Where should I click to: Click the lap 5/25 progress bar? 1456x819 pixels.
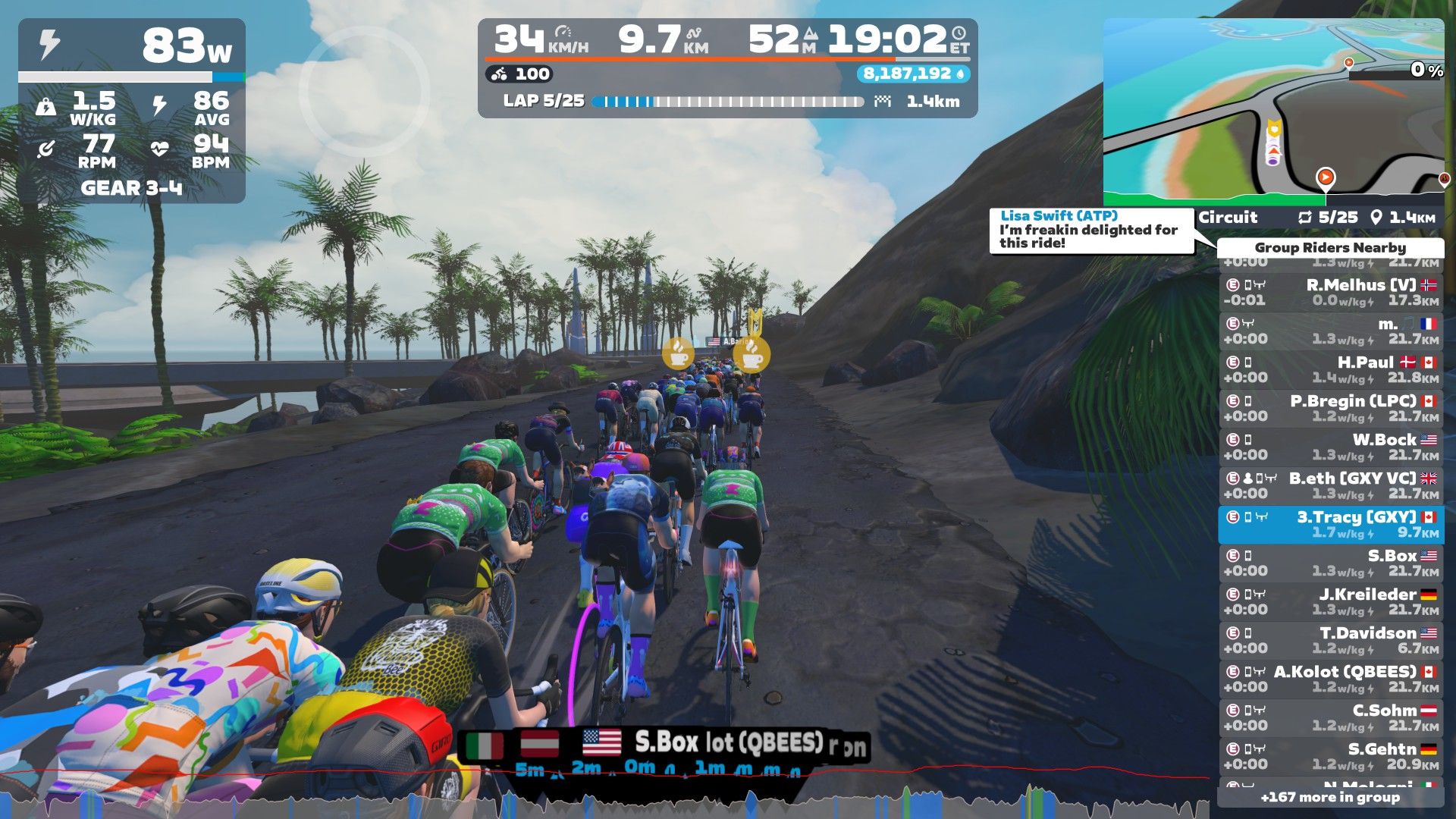click(x=728, y=102)
